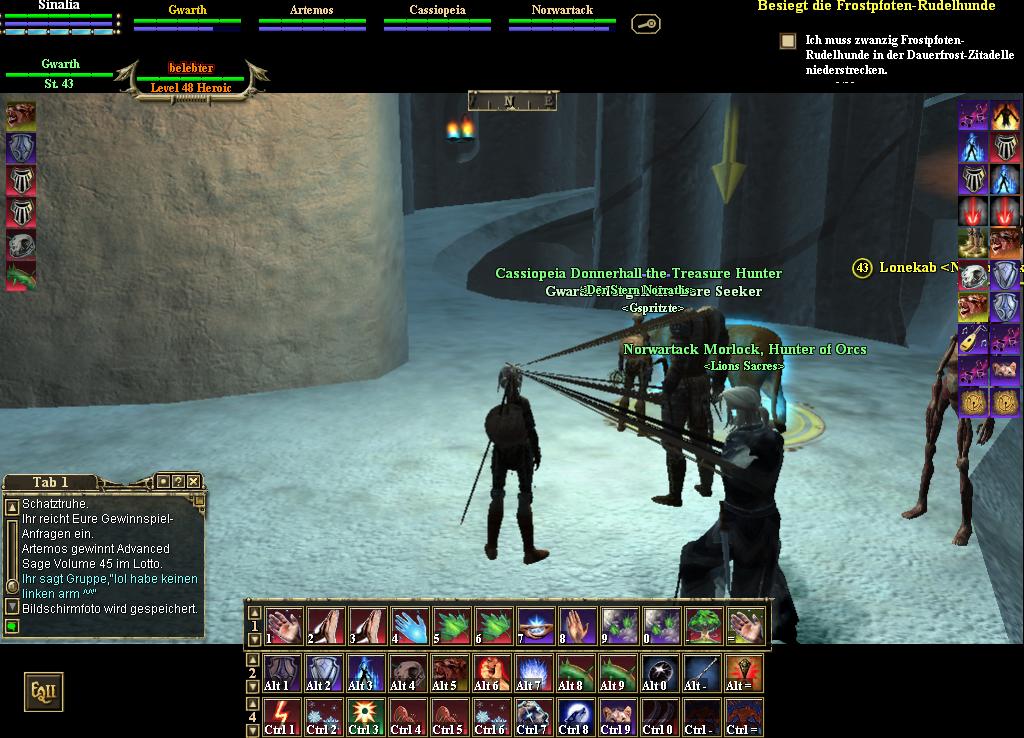Cast the Ctrl 8 howling wolf moon ability
Image resolution: width=1024 pixels, height=738 pixels.
[574, 716]
